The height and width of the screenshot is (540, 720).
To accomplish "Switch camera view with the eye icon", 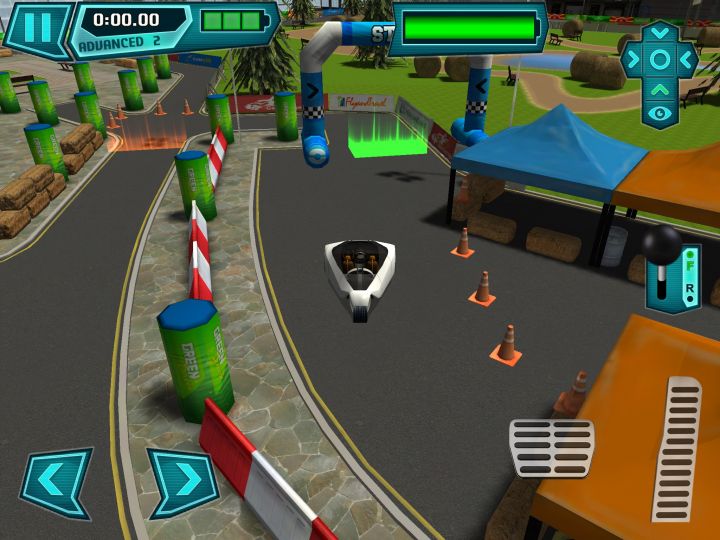I will click(659, 113).
